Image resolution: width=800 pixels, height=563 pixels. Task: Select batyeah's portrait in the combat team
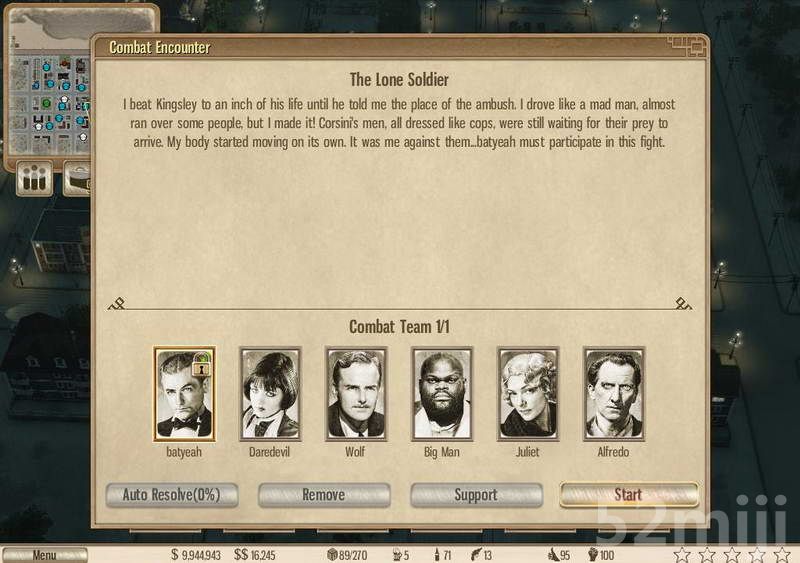click(184, 394)
